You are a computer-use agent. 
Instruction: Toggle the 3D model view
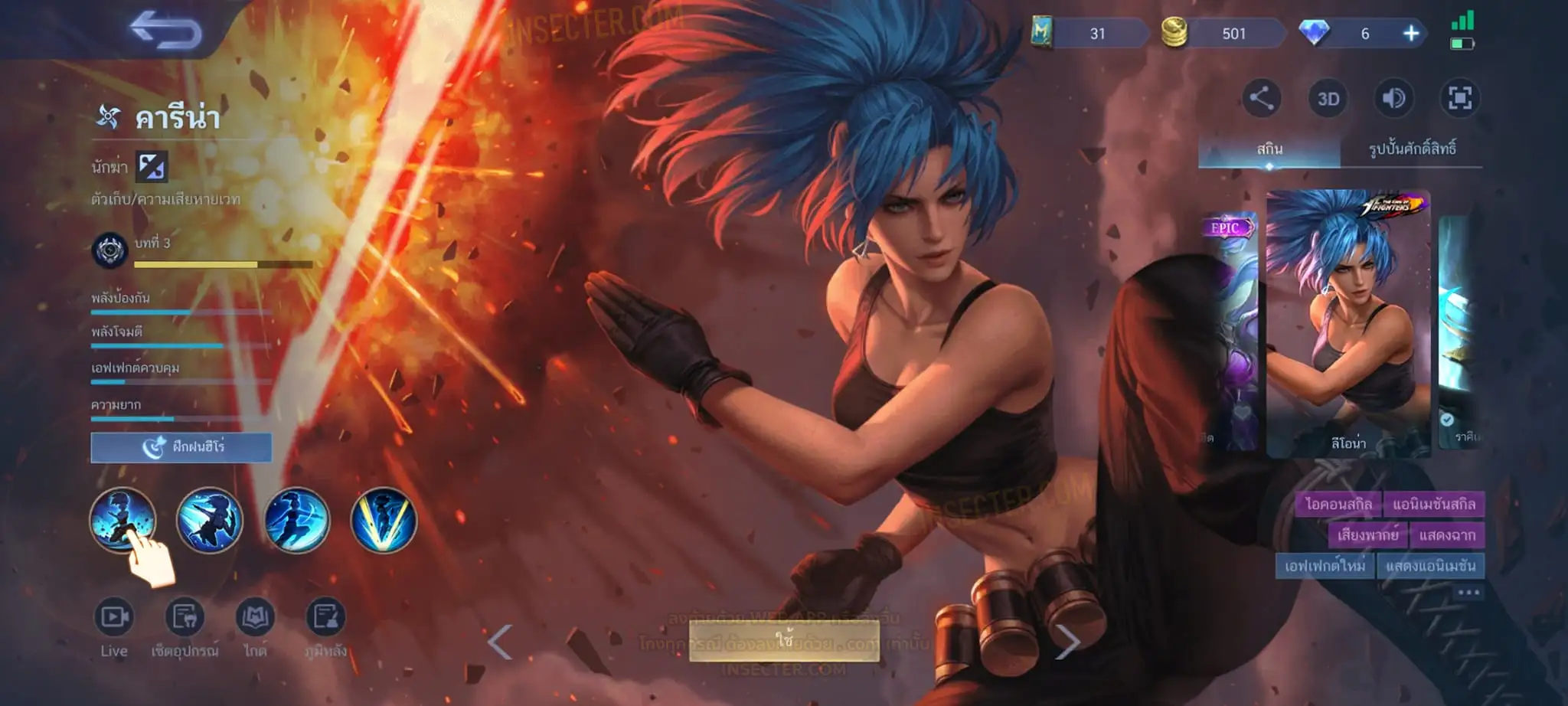1328,99
